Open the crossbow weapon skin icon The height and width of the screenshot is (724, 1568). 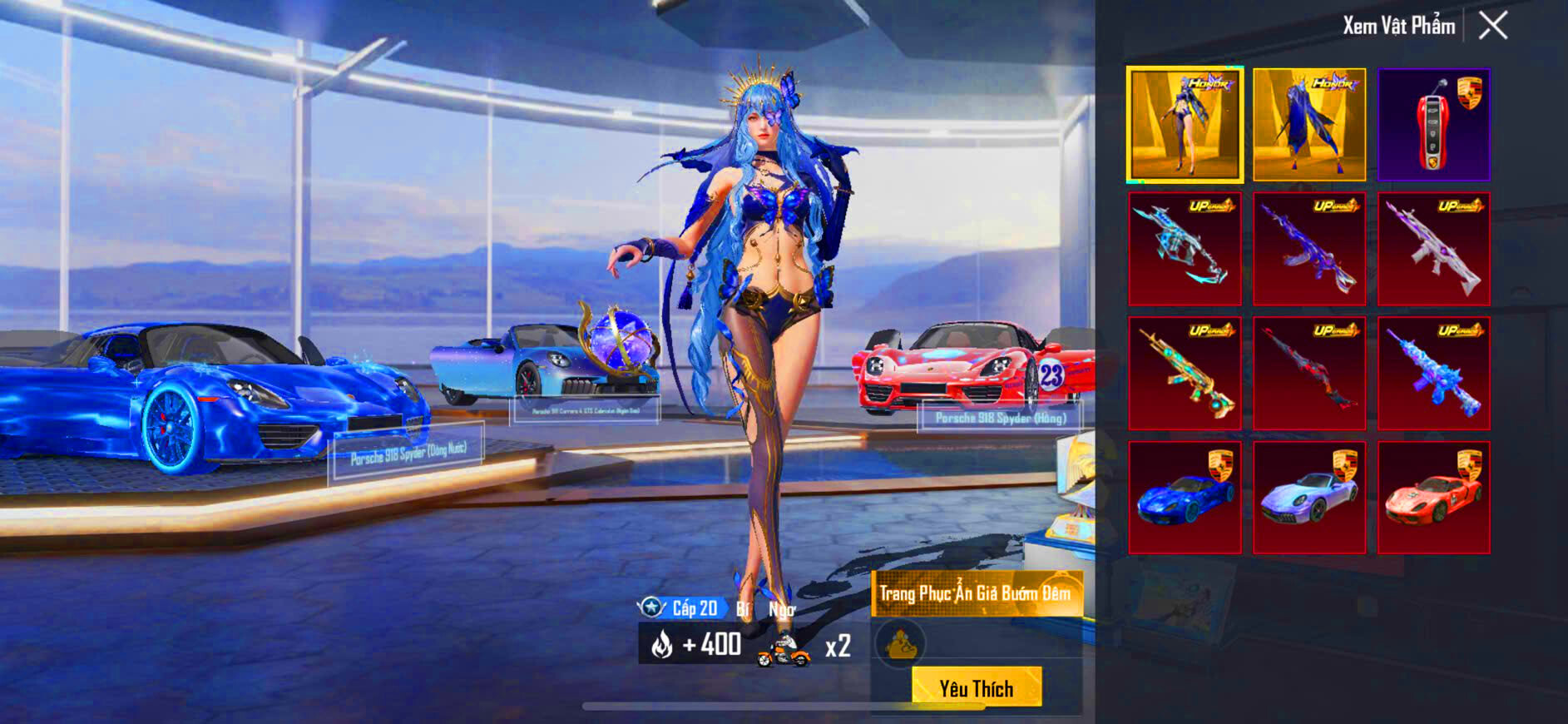point(1185,247)
